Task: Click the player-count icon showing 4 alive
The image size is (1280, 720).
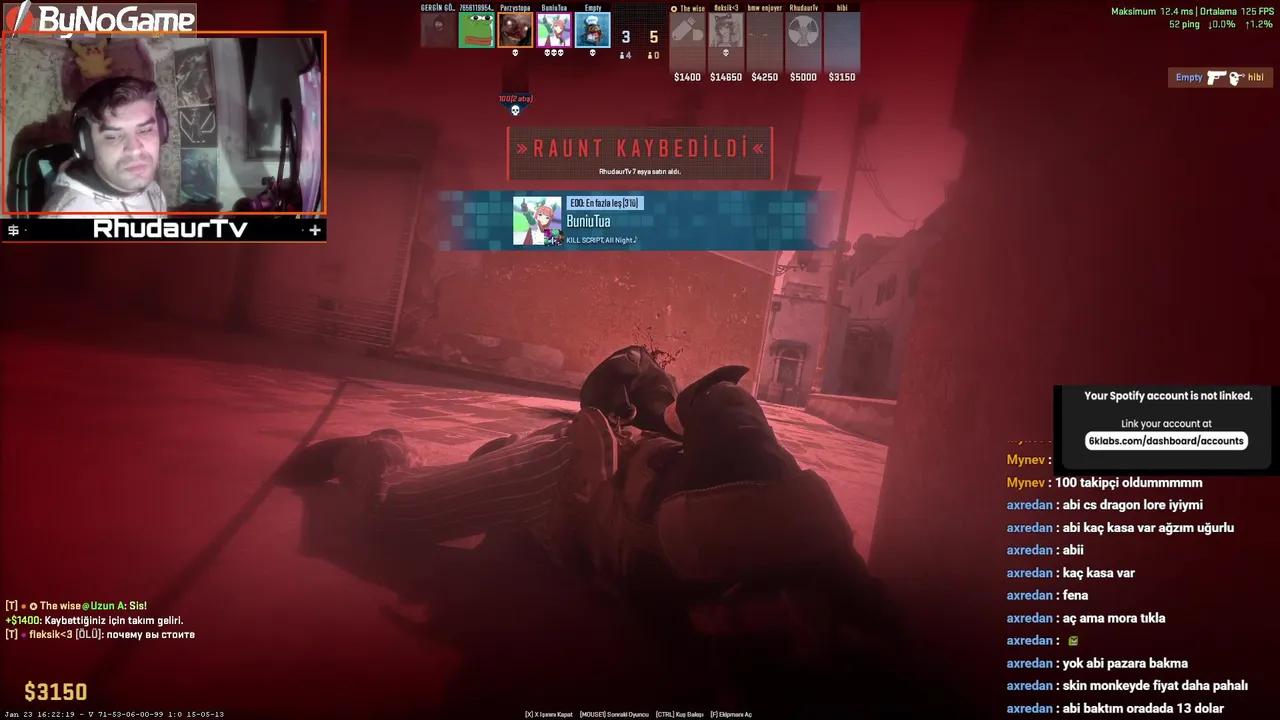Action: pos(623,55)
